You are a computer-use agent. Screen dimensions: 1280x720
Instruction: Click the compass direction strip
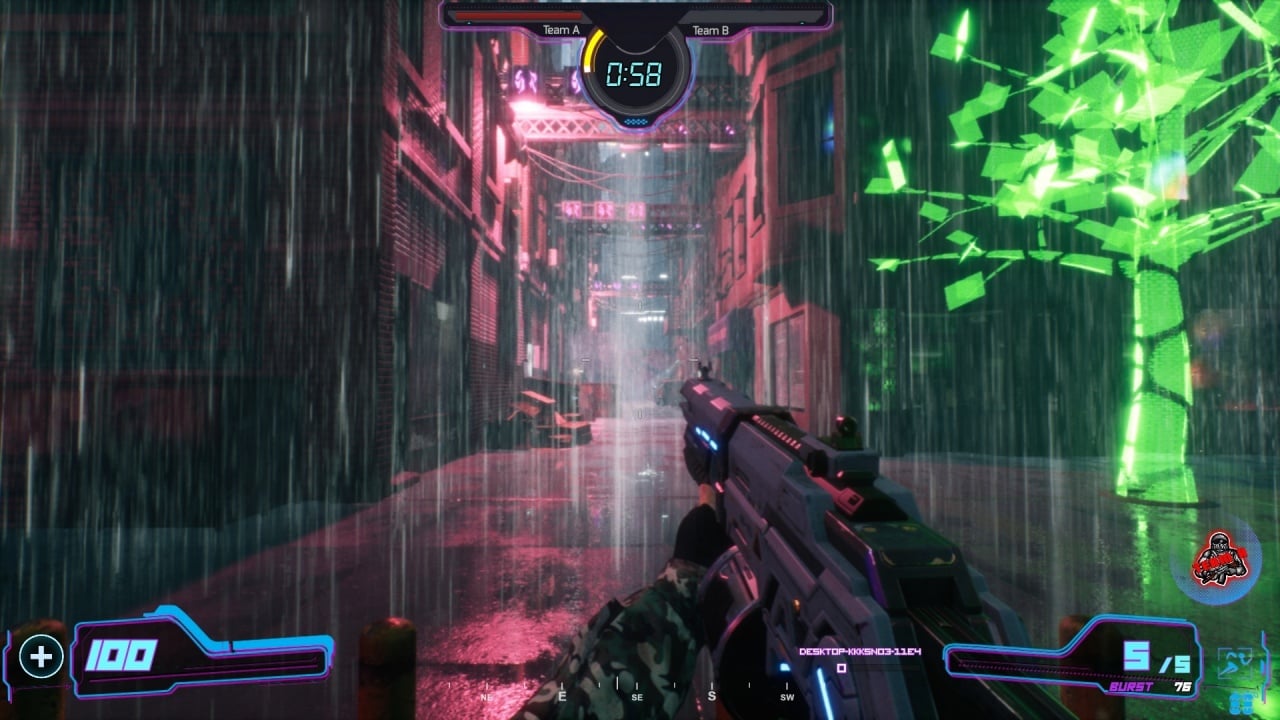pos(637,693)
